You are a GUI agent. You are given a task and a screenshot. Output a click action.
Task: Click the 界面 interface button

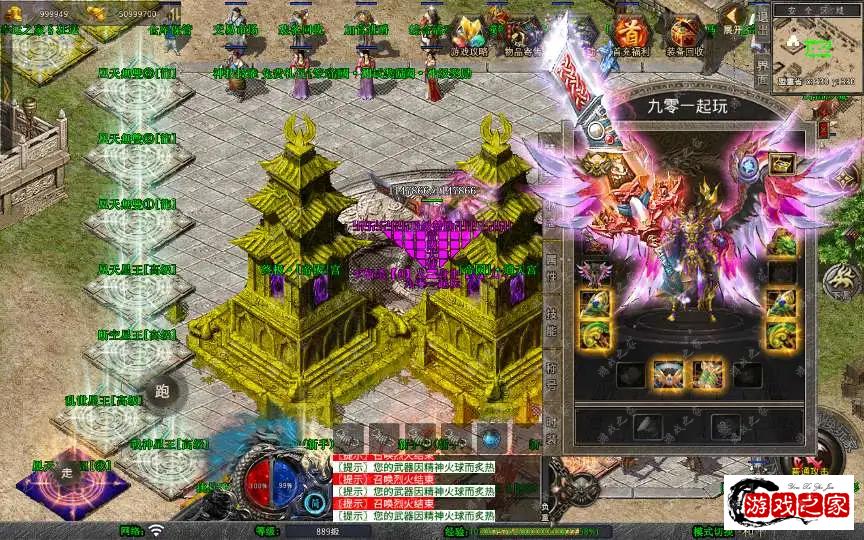pos(762,74)
